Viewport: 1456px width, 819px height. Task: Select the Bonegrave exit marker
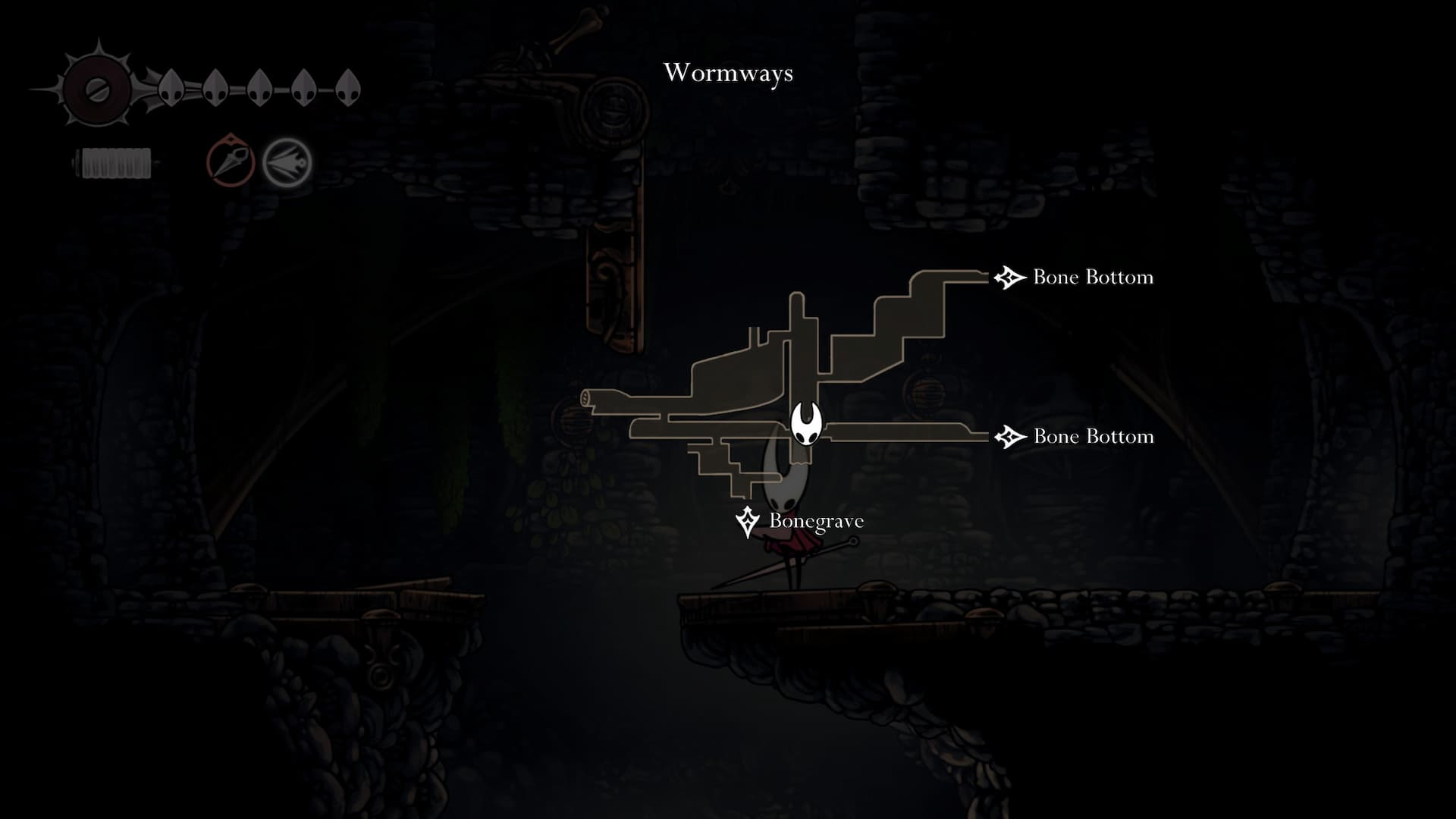point(748,521)
